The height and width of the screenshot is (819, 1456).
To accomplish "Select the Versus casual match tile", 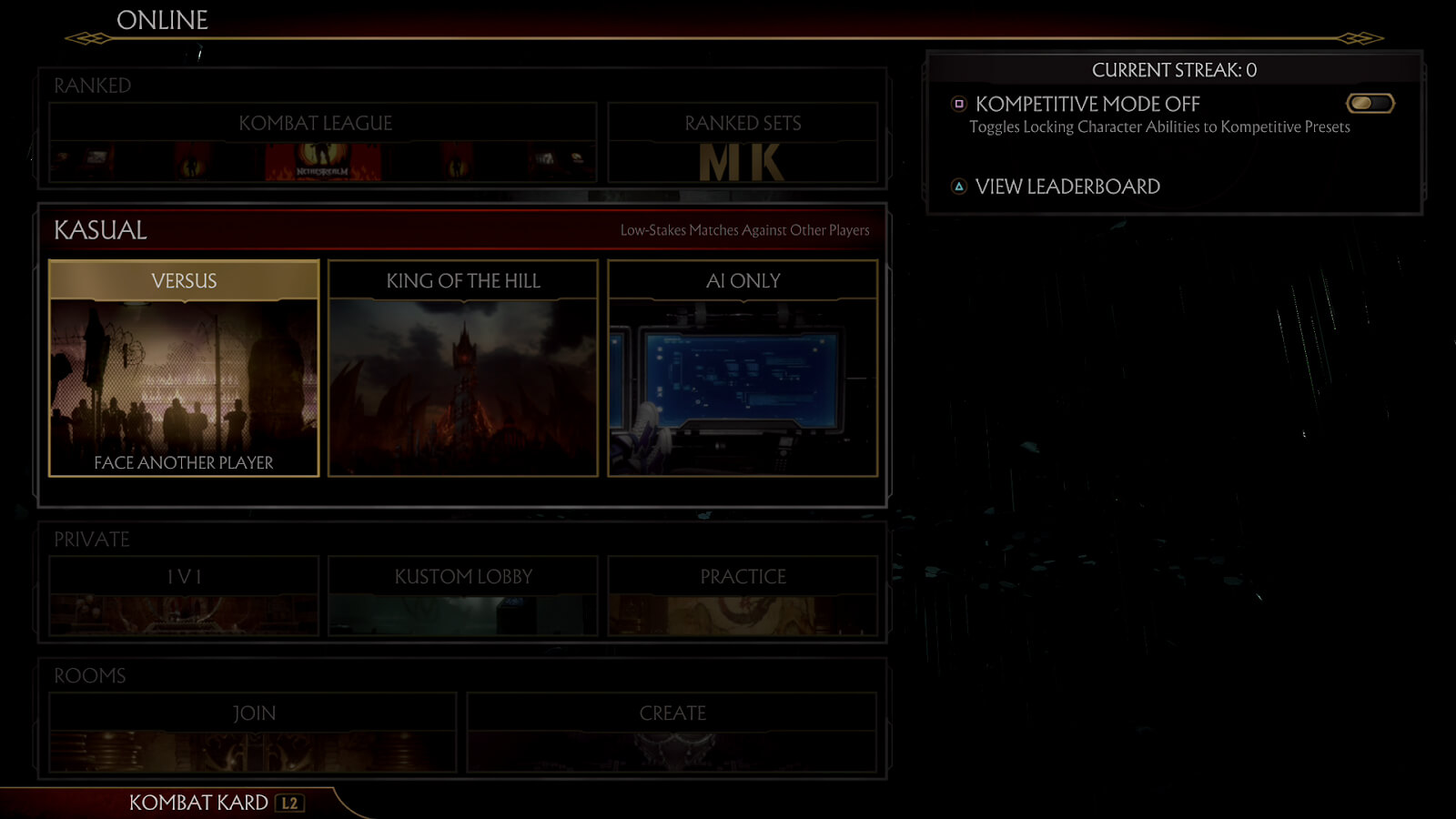I will click(184, 369).
